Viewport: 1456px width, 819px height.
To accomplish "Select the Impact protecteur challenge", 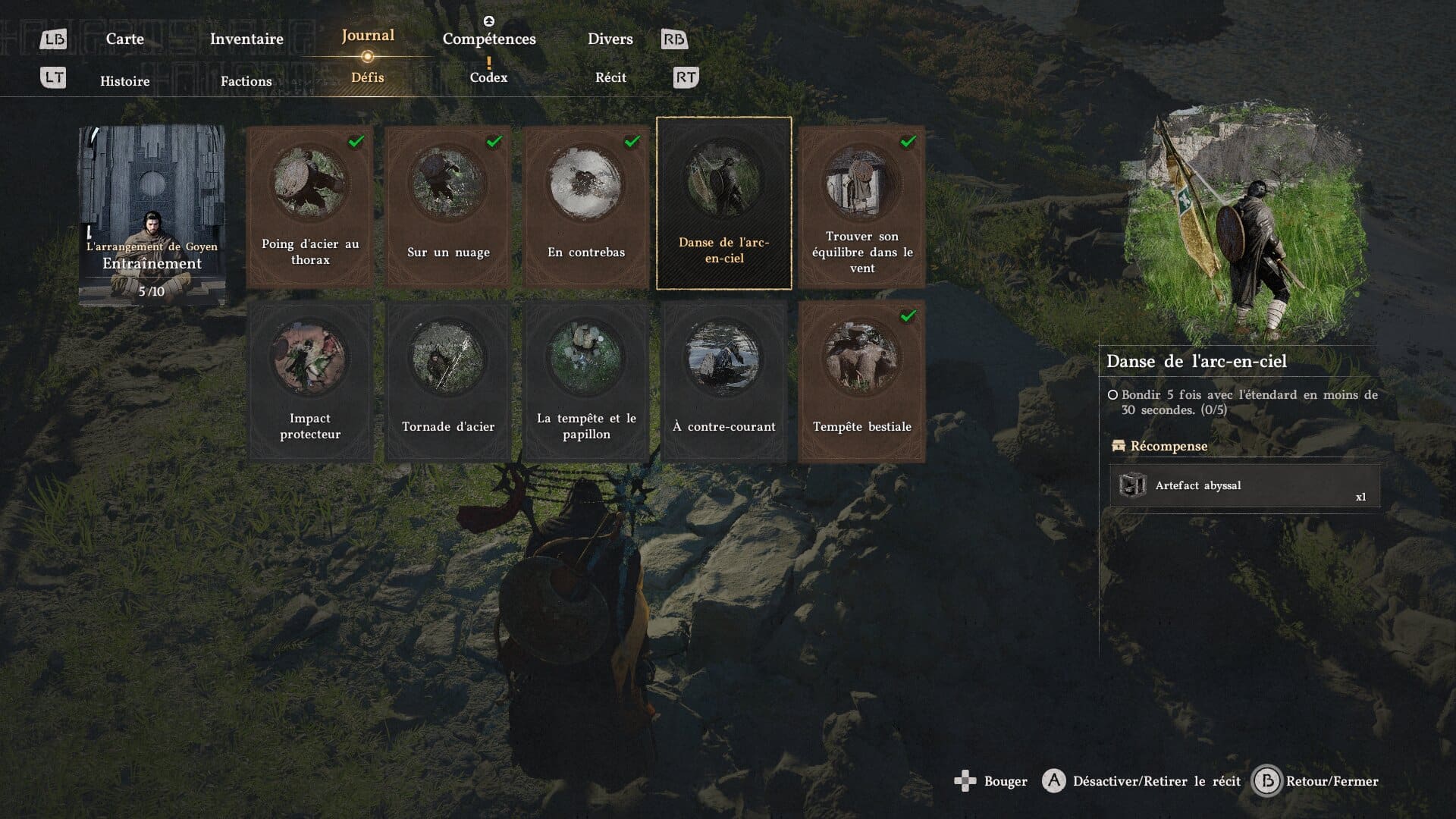I will pos(310,381).
